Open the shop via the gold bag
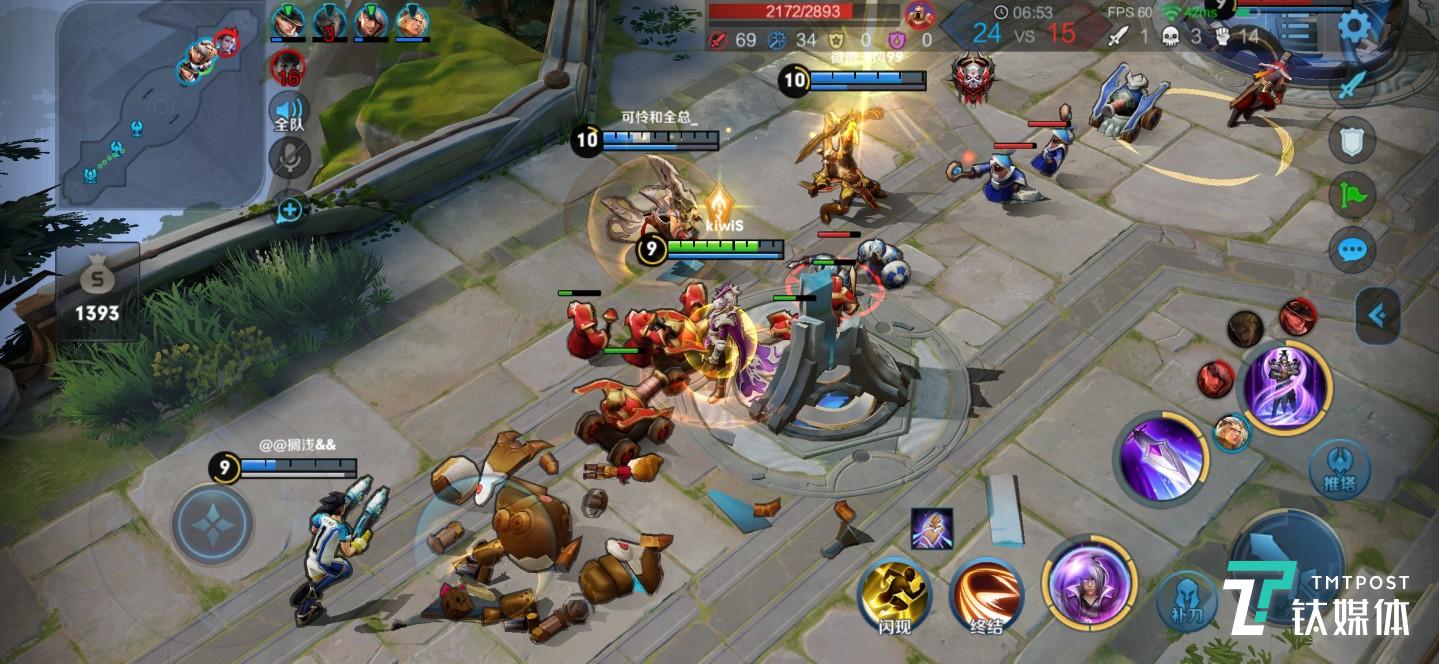 [97, 290]
